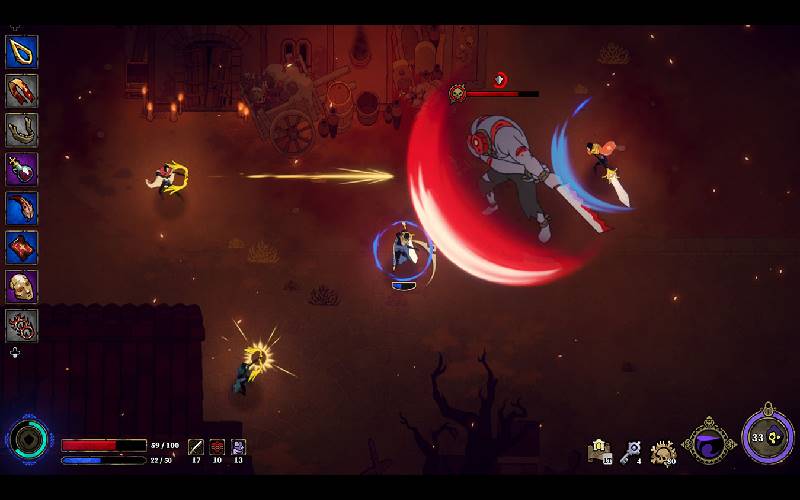The height and width of the screenshot is (500, 800).
Task: Click the red horseshoe magnet relic
Action: point(22,91)
